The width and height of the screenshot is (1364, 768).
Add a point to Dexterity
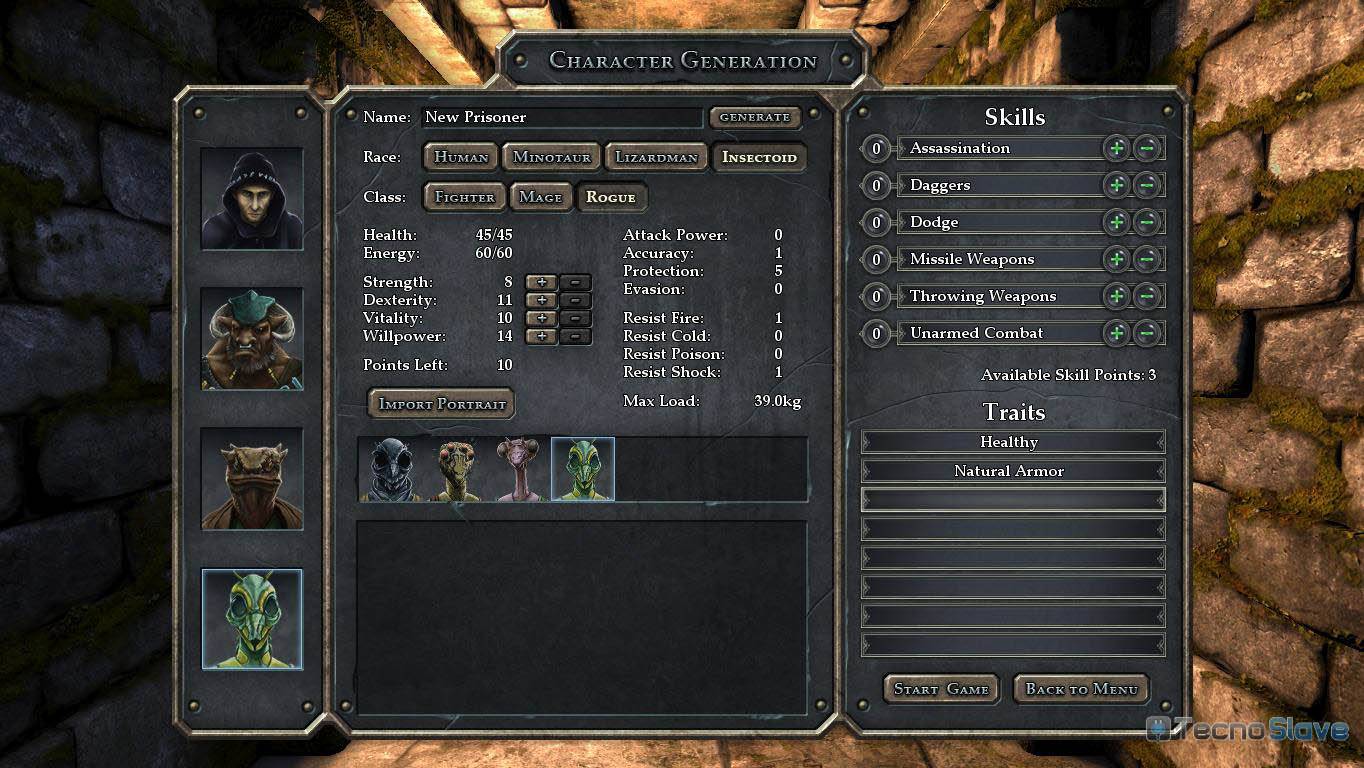(x=542, y=301)
